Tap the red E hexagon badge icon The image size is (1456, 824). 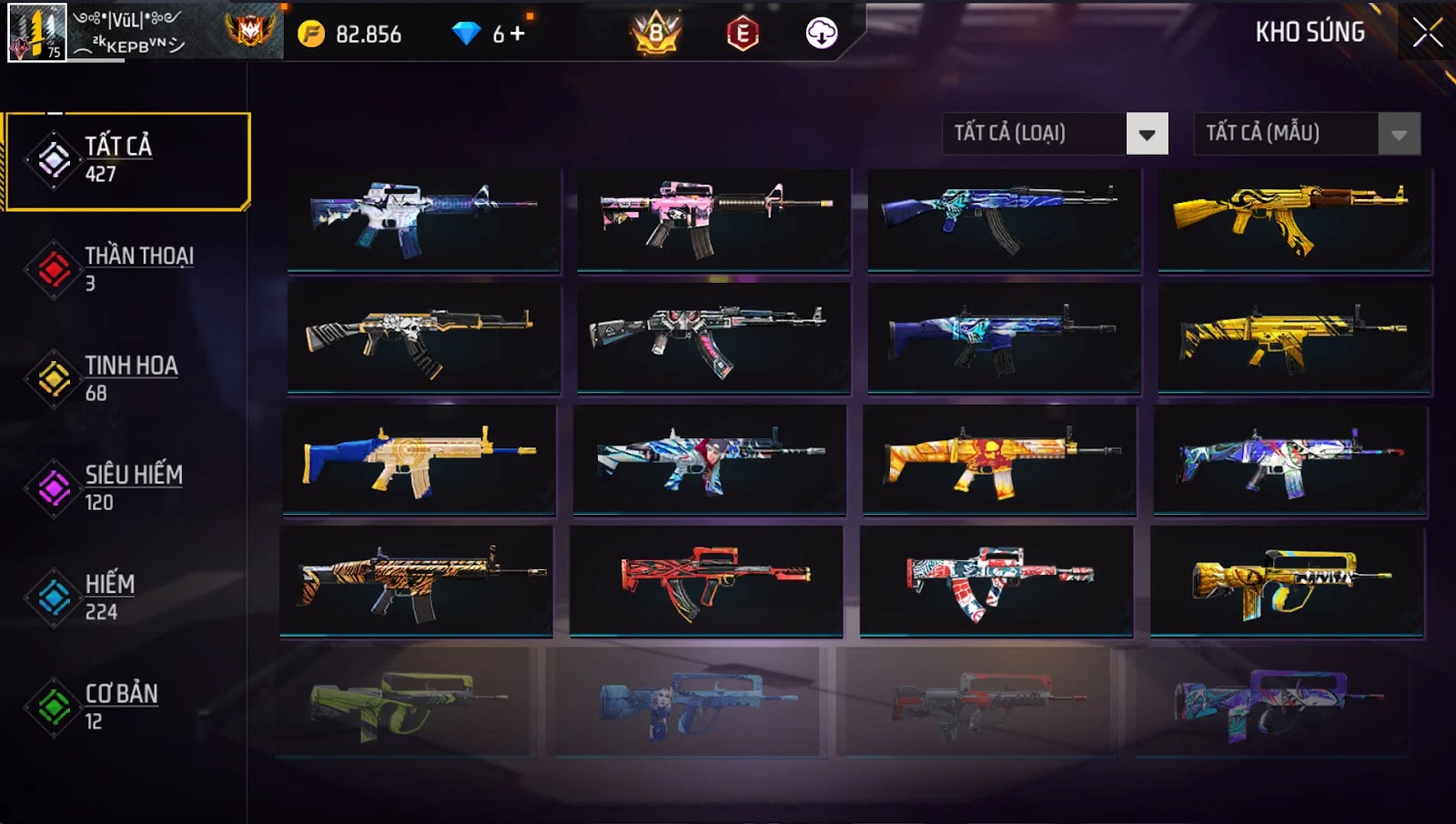[x=743, y=34]
